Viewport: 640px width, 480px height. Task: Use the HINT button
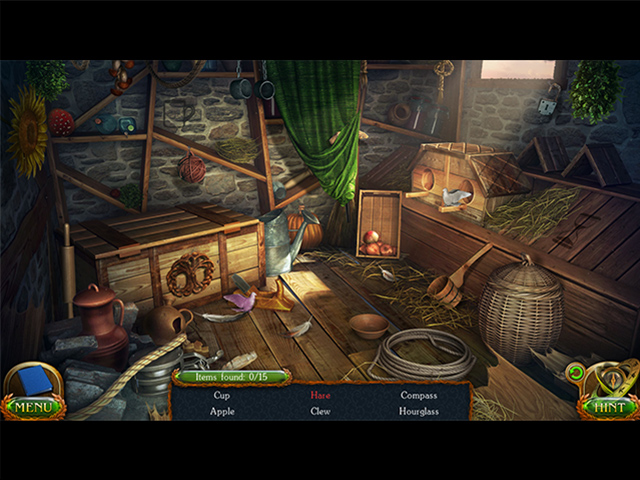click(x=608, y=407)
